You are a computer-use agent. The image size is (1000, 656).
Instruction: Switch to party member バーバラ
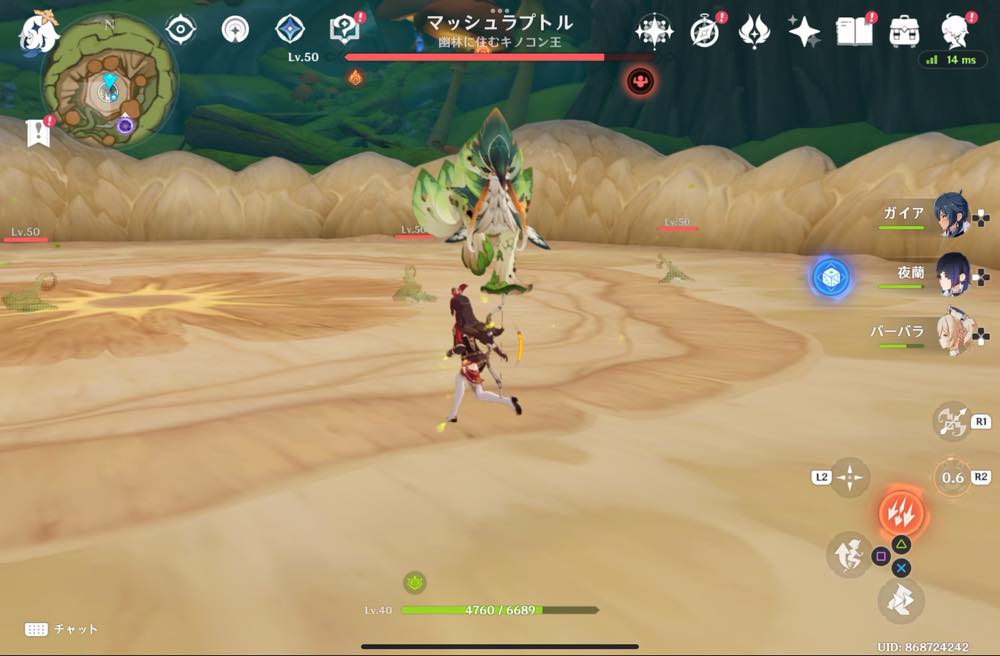pyautogui.click(x=951, y=332)
